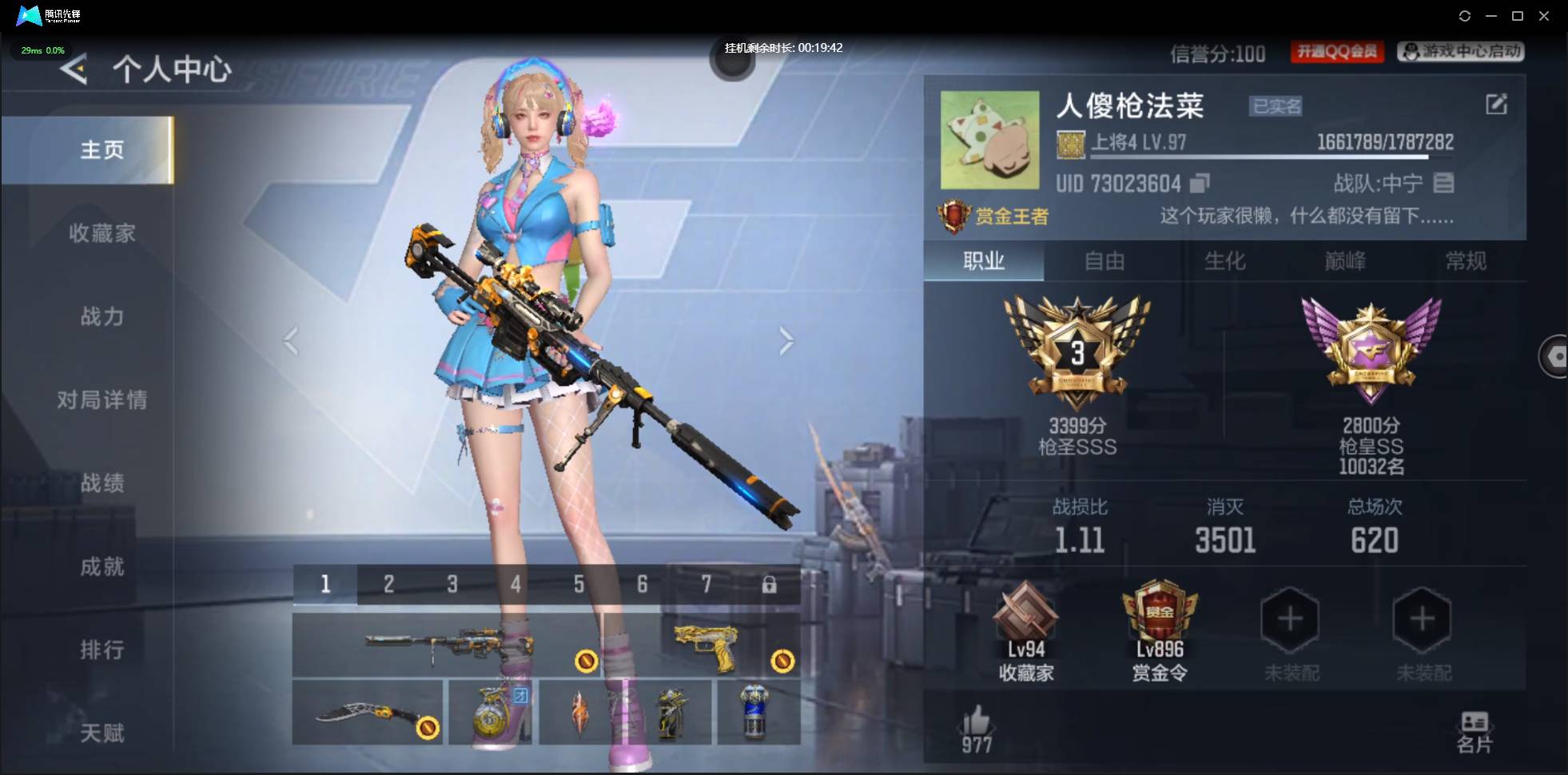This screenshot has width=1568, height=775.
Task: Switch to the 生化 mode tab
Action: coord(1225,261)
